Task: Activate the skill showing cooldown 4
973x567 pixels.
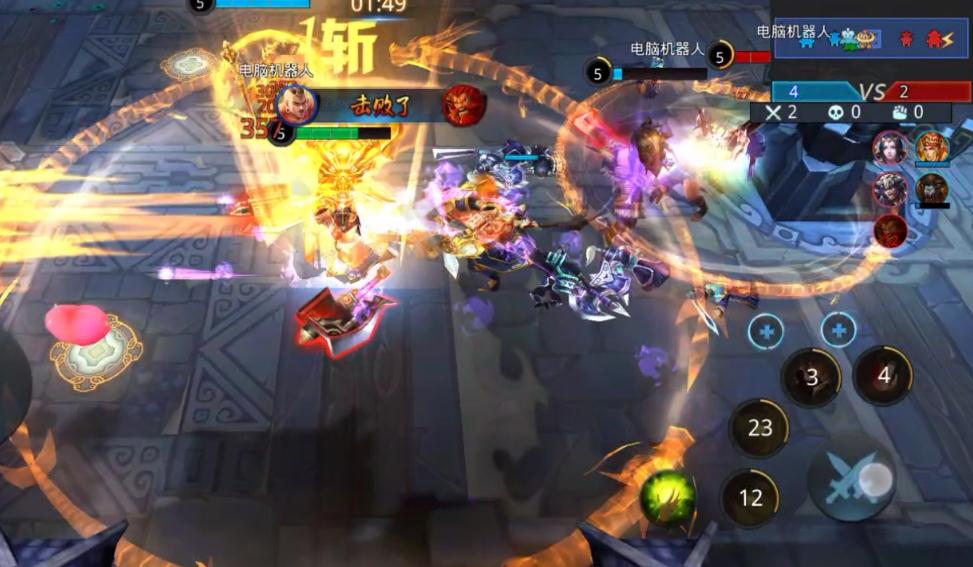Action: pos(883,376)
